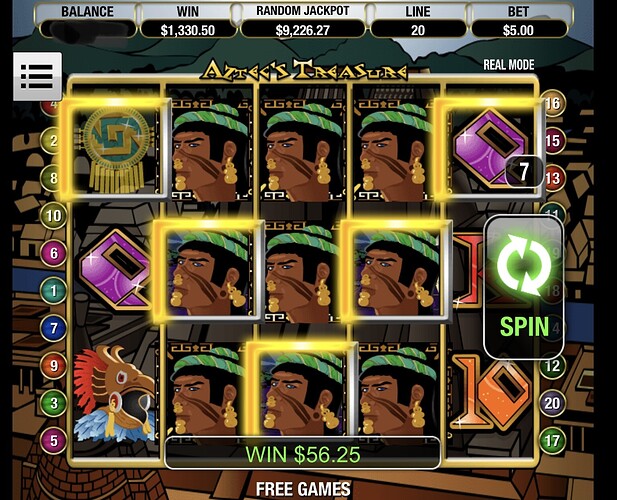Choose payline marker 8
This screenshot has width=617, height=500.
pyautogui.click(x=53, y=177)
